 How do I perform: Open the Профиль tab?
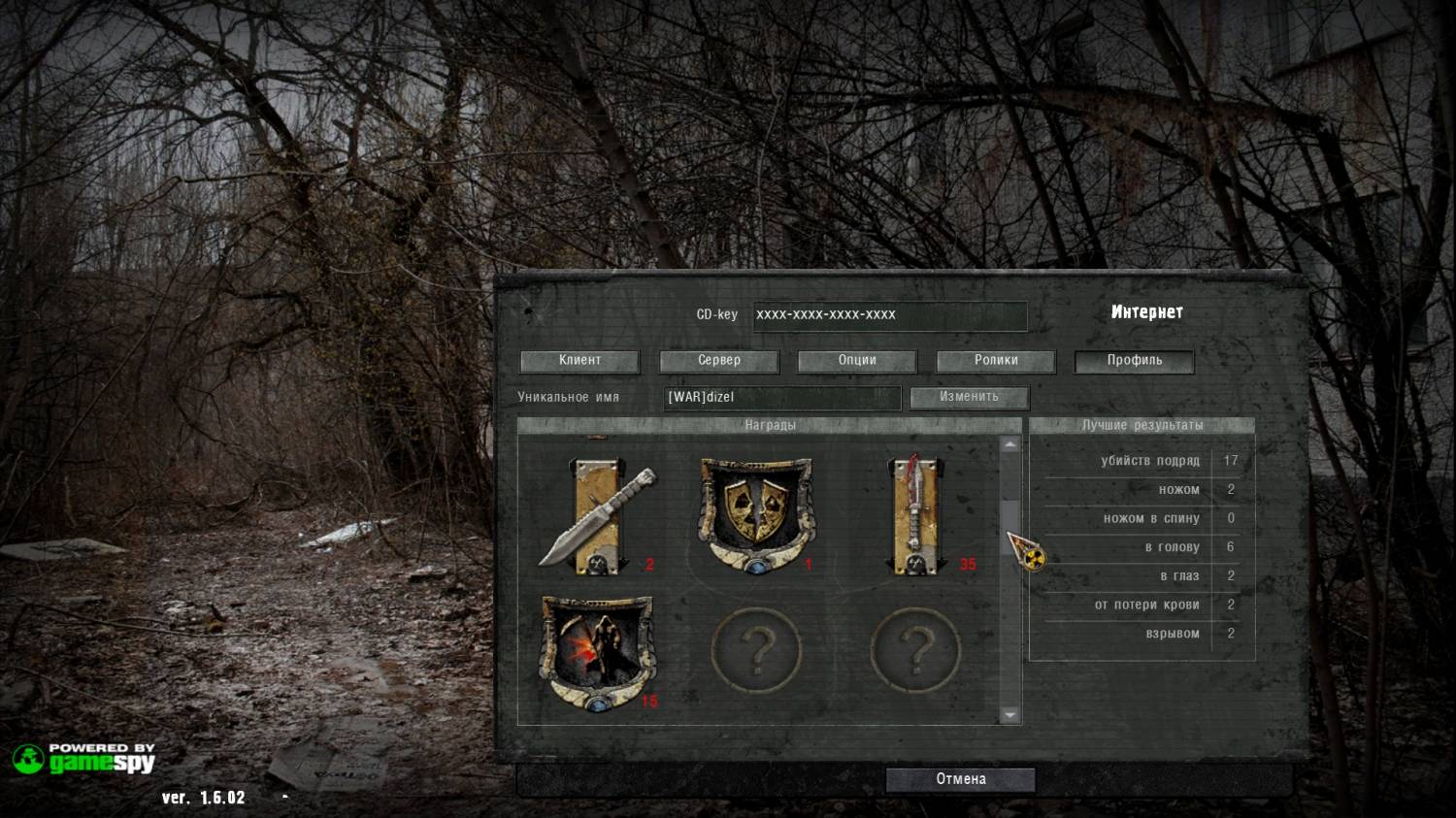[1134, 361]
